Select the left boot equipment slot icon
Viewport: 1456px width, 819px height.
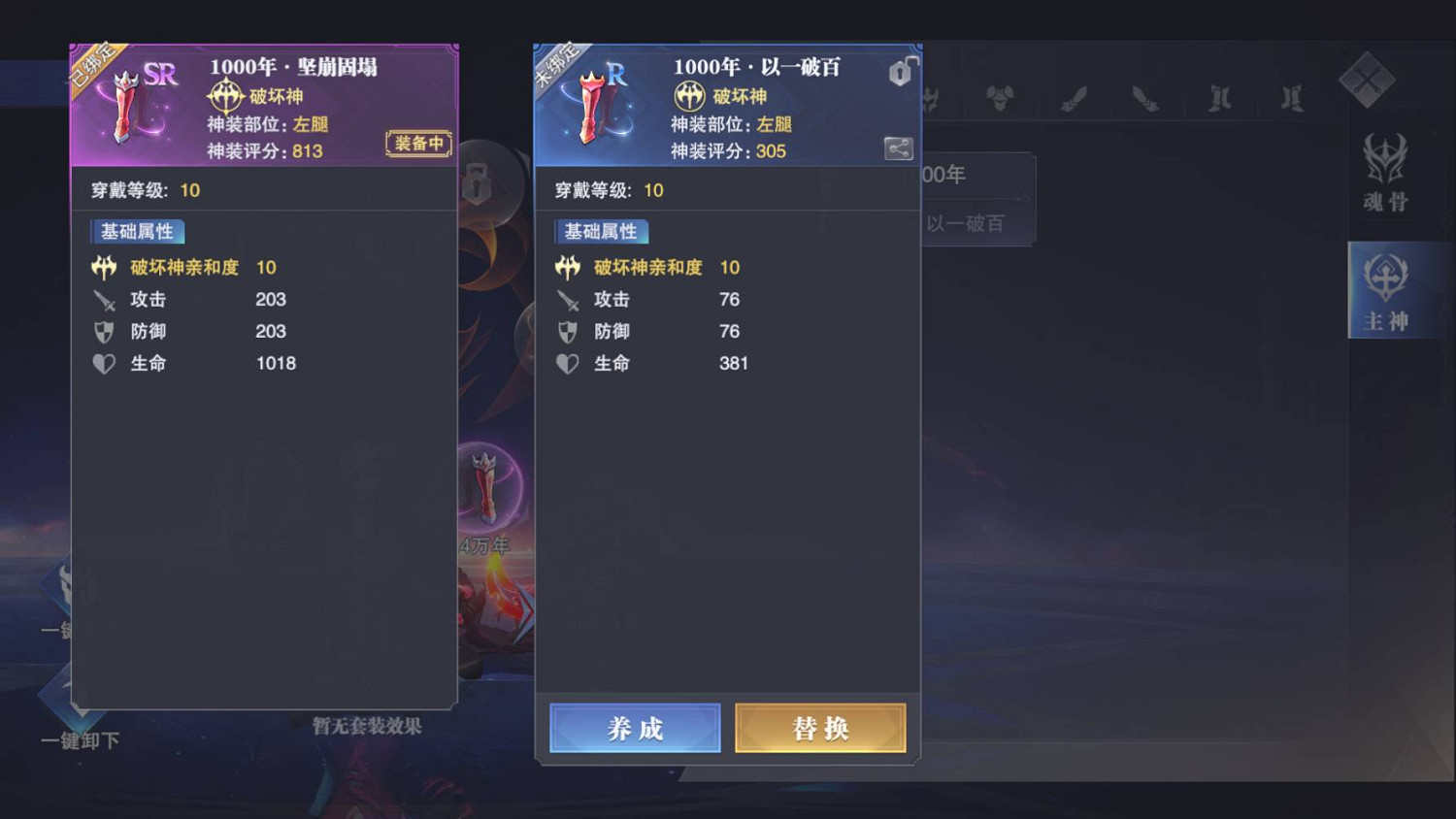pyautogui.click(x=1218, y=98)
